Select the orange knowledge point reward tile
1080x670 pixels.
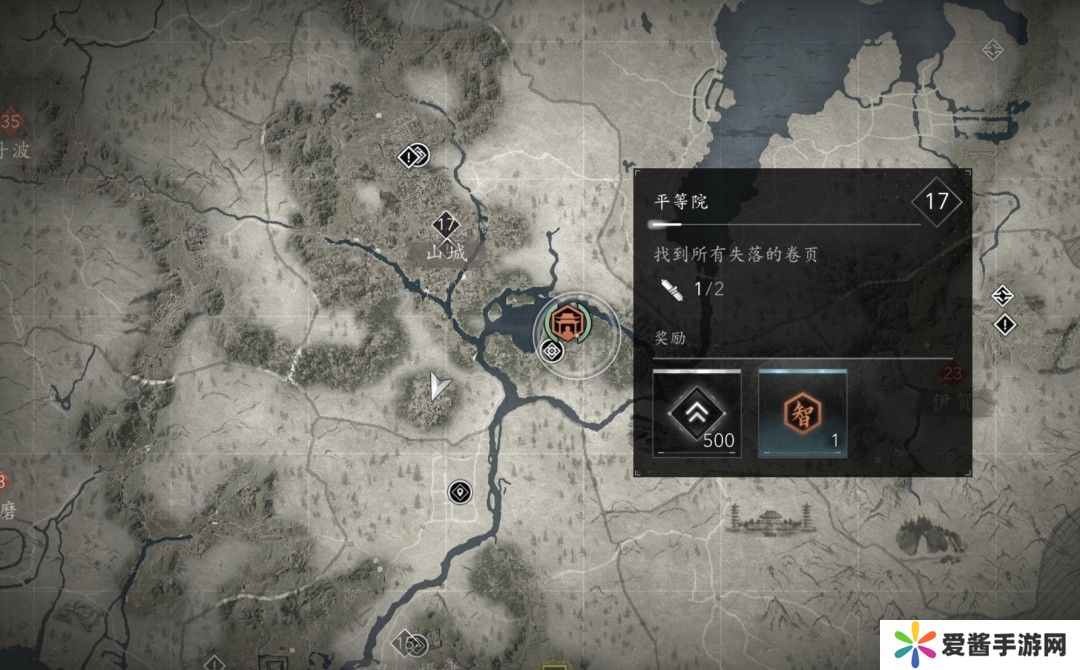802,413
